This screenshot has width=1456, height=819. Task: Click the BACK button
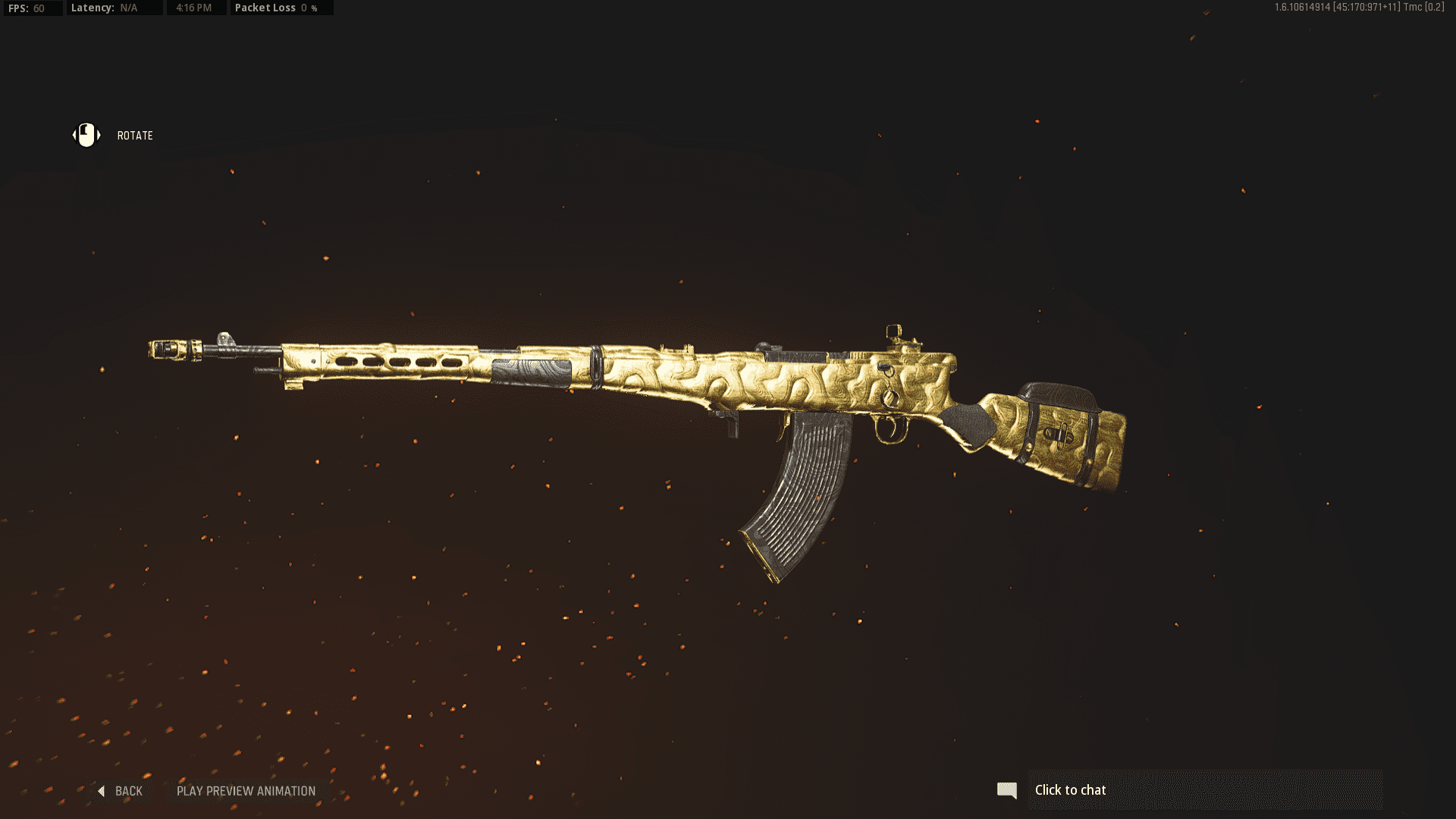[x=129, y=791]
